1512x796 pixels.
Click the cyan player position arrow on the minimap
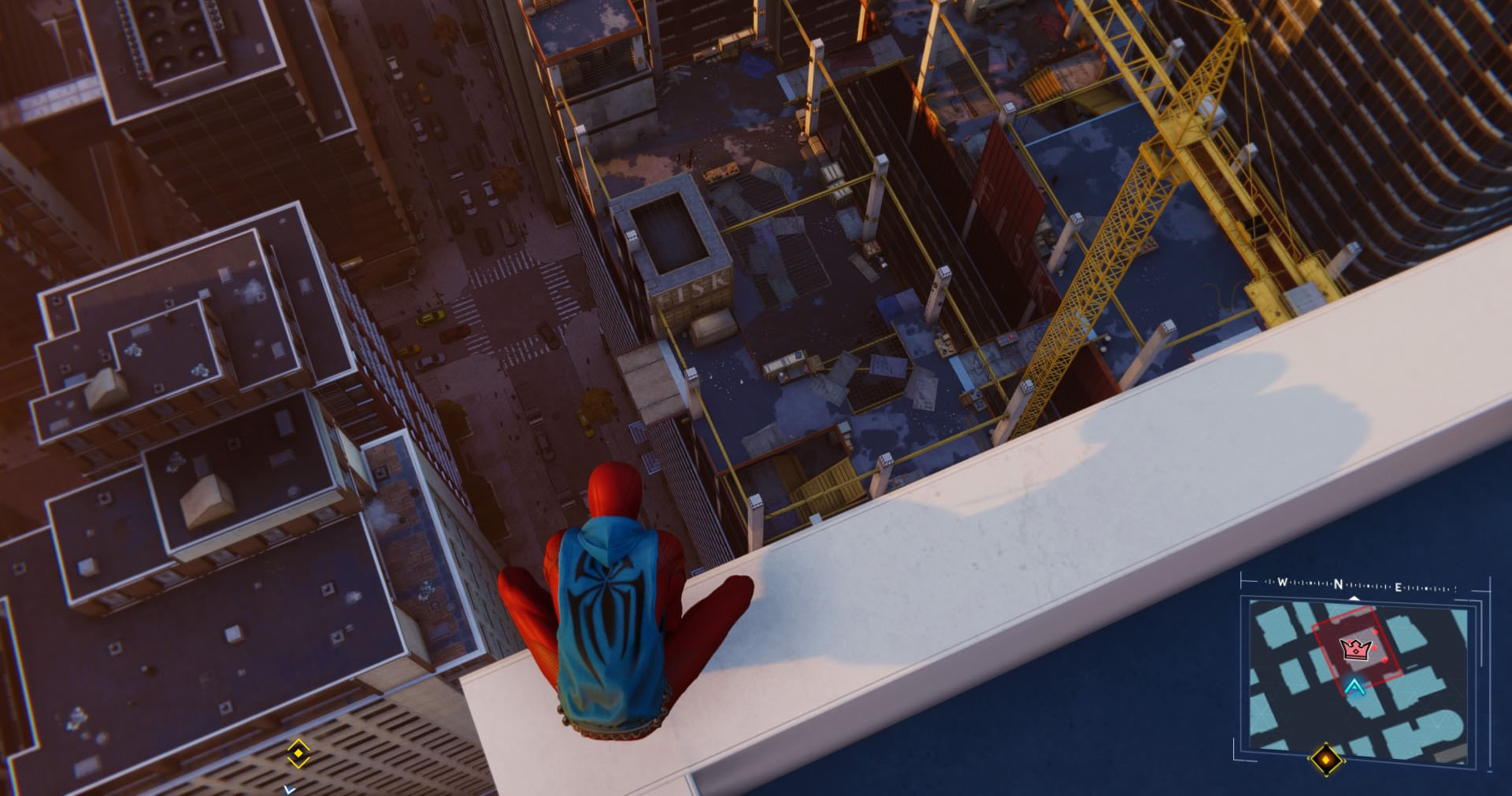coord(1354,687)
